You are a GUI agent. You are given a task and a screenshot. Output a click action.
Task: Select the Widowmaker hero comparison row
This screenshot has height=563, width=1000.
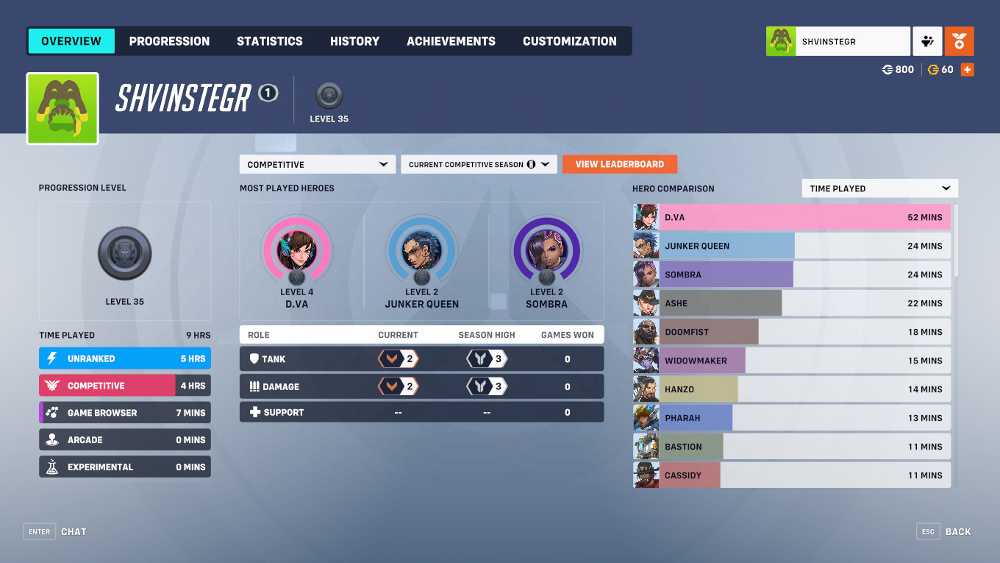pos(792,360)
